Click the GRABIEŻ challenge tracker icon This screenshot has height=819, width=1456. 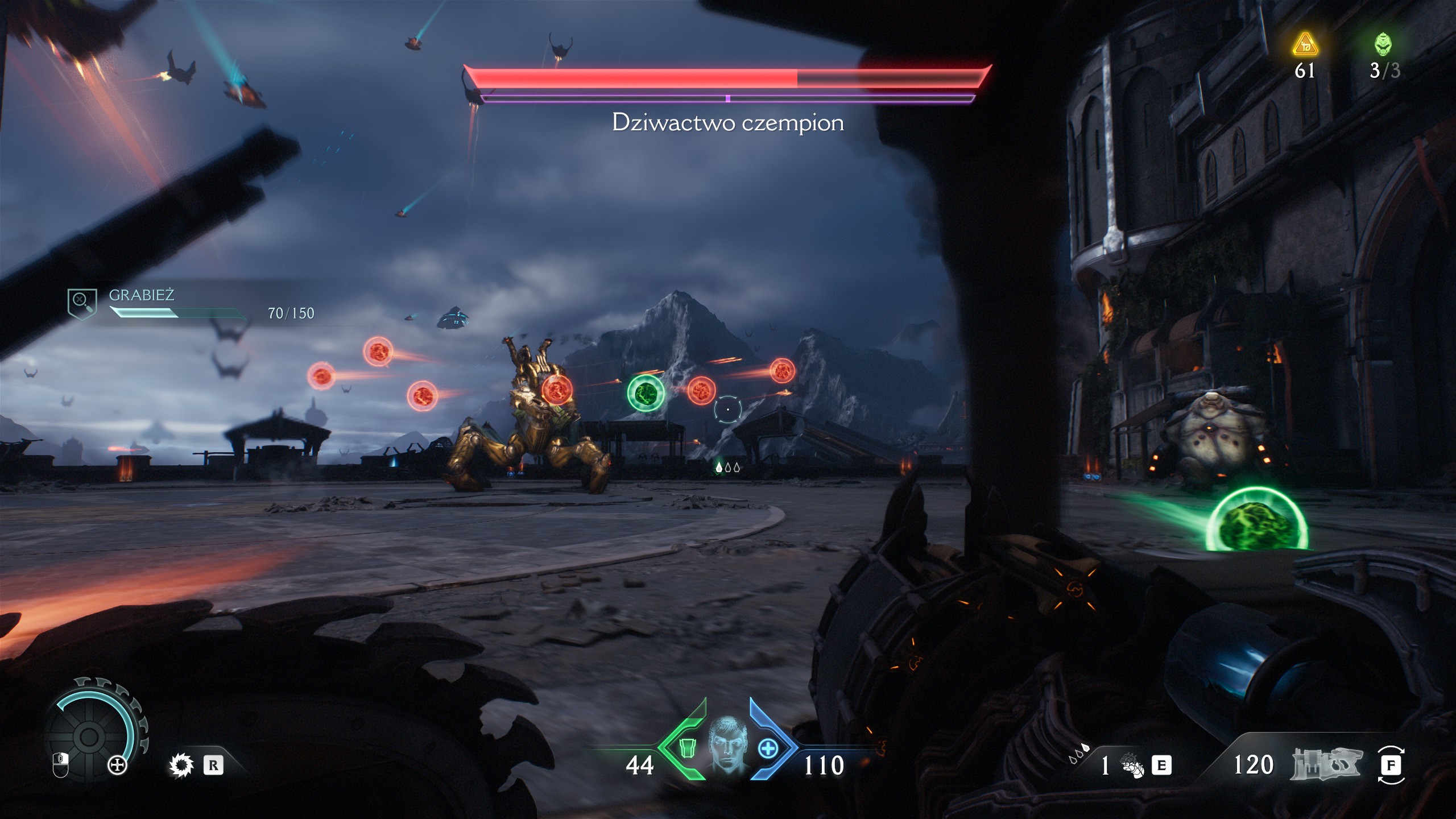[x=82, y=303]
